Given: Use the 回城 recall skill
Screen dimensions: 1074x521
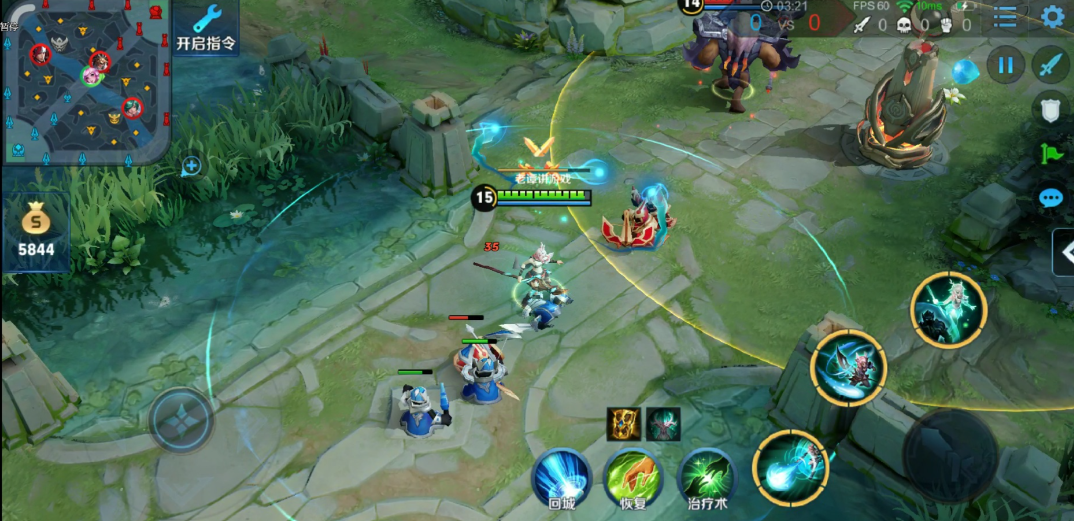Looking at the screenshot, I should [561, 478].
